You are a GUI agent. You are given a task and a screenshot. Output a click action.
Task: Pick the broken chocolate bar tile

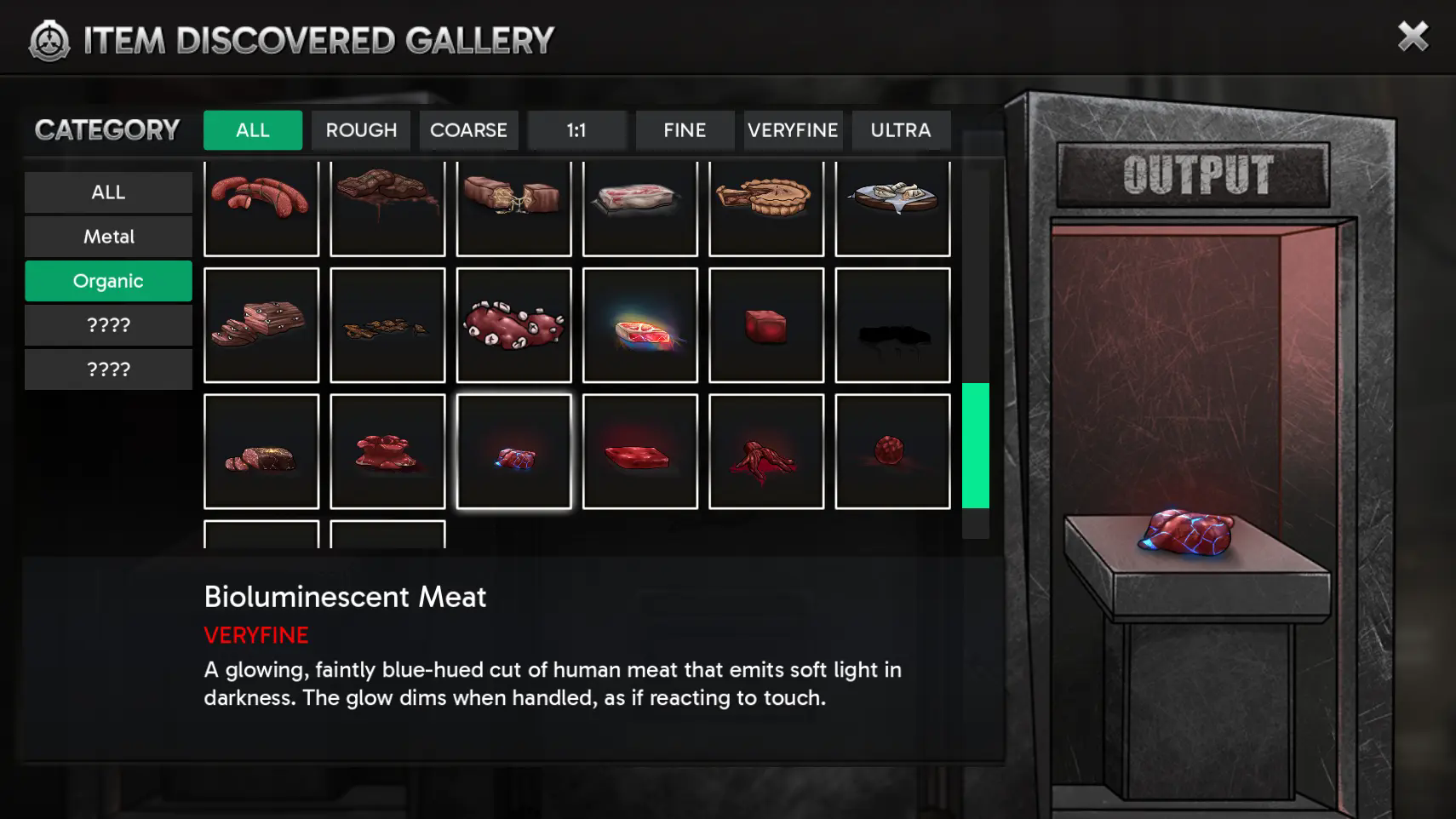tap(513, 207)
